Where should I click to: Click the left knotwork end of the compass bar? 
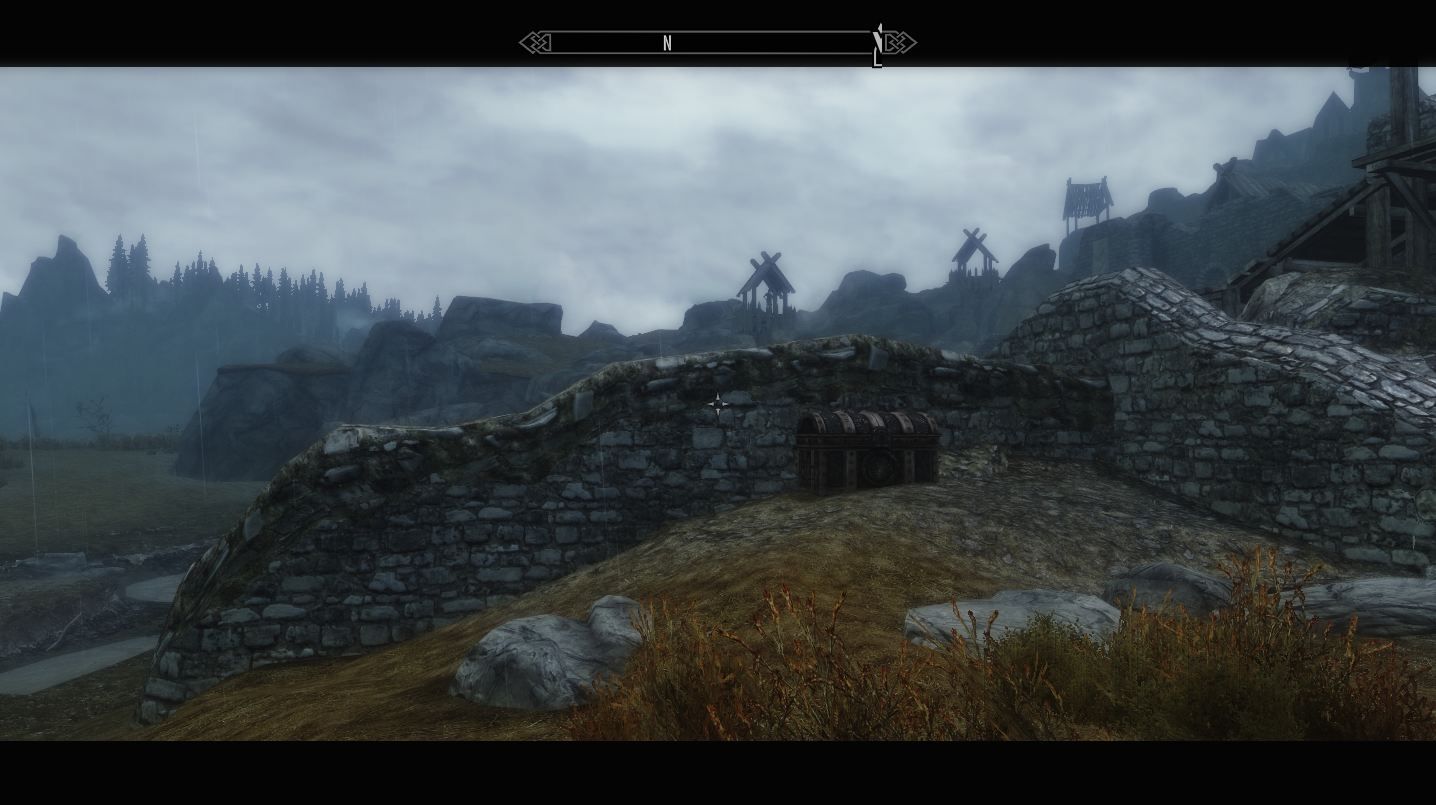click(538, 42)
